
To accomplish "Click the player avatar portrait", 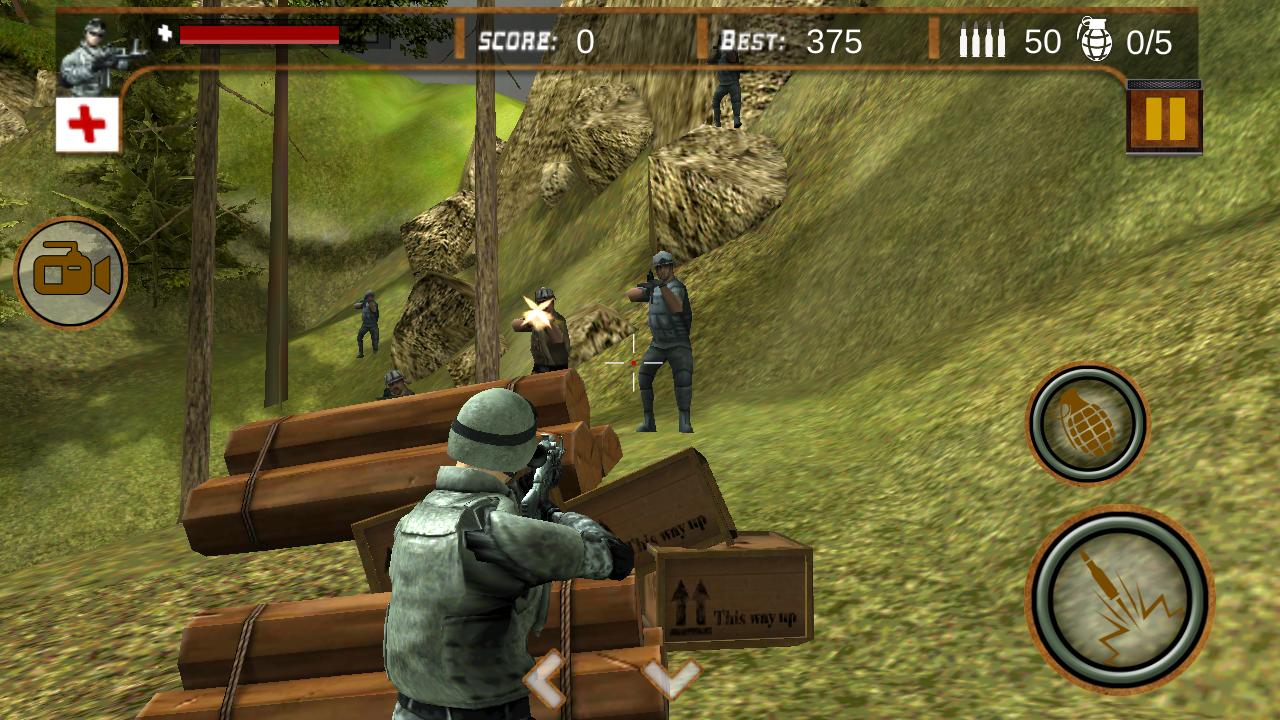I will 98,50.
